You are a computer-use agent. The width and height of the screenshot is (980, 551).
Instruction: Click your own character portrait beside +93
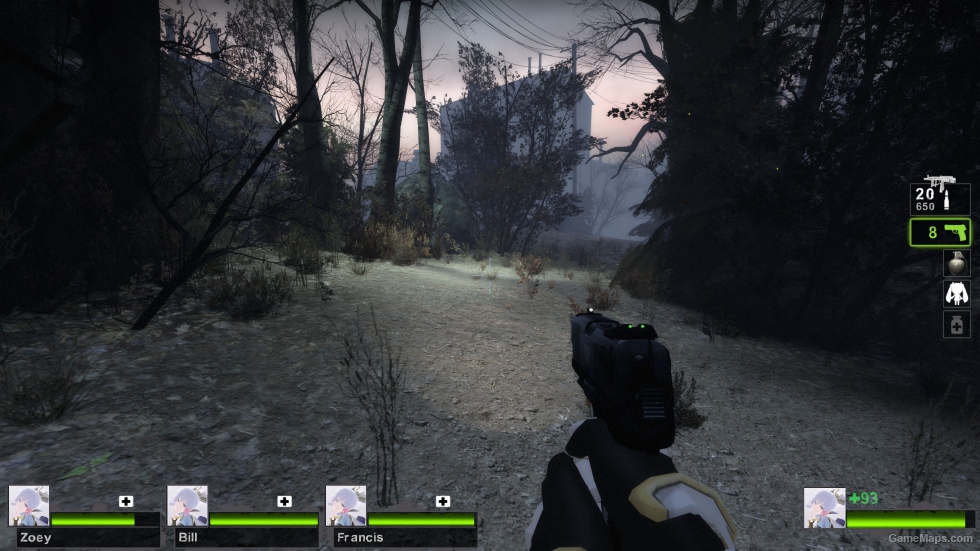(x=825, y=508)
